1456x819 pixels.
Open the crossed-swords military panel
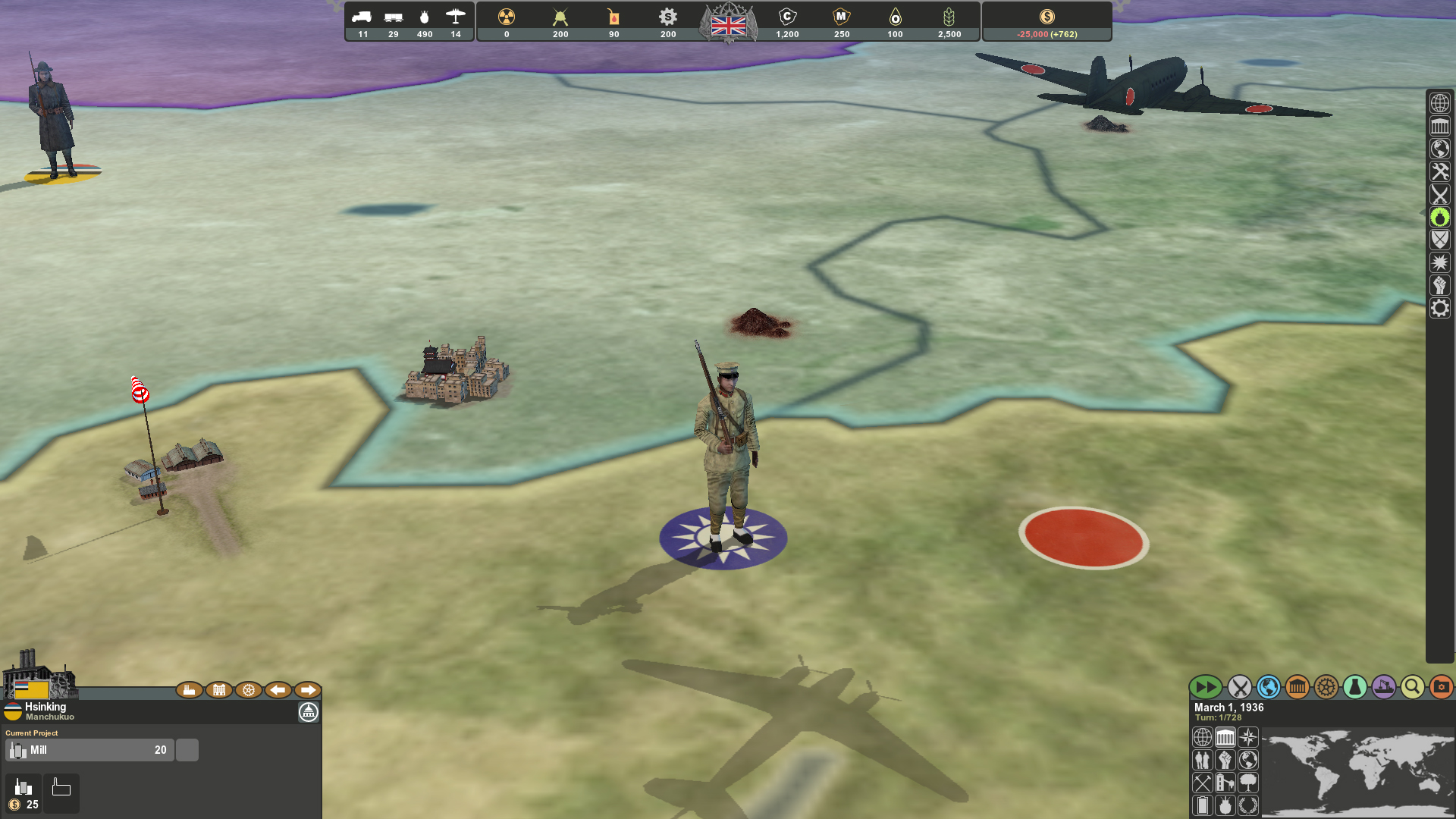tap(1238, 688)
